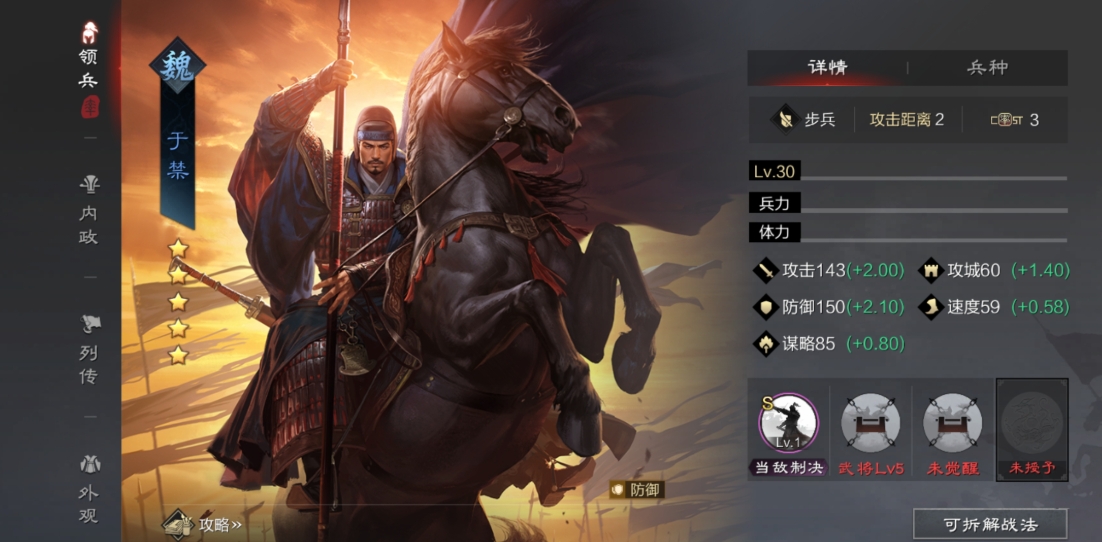Click the 步兵 infantry type icon
The width and height of the screenshot is (1102, 542).
click(783, 120)
